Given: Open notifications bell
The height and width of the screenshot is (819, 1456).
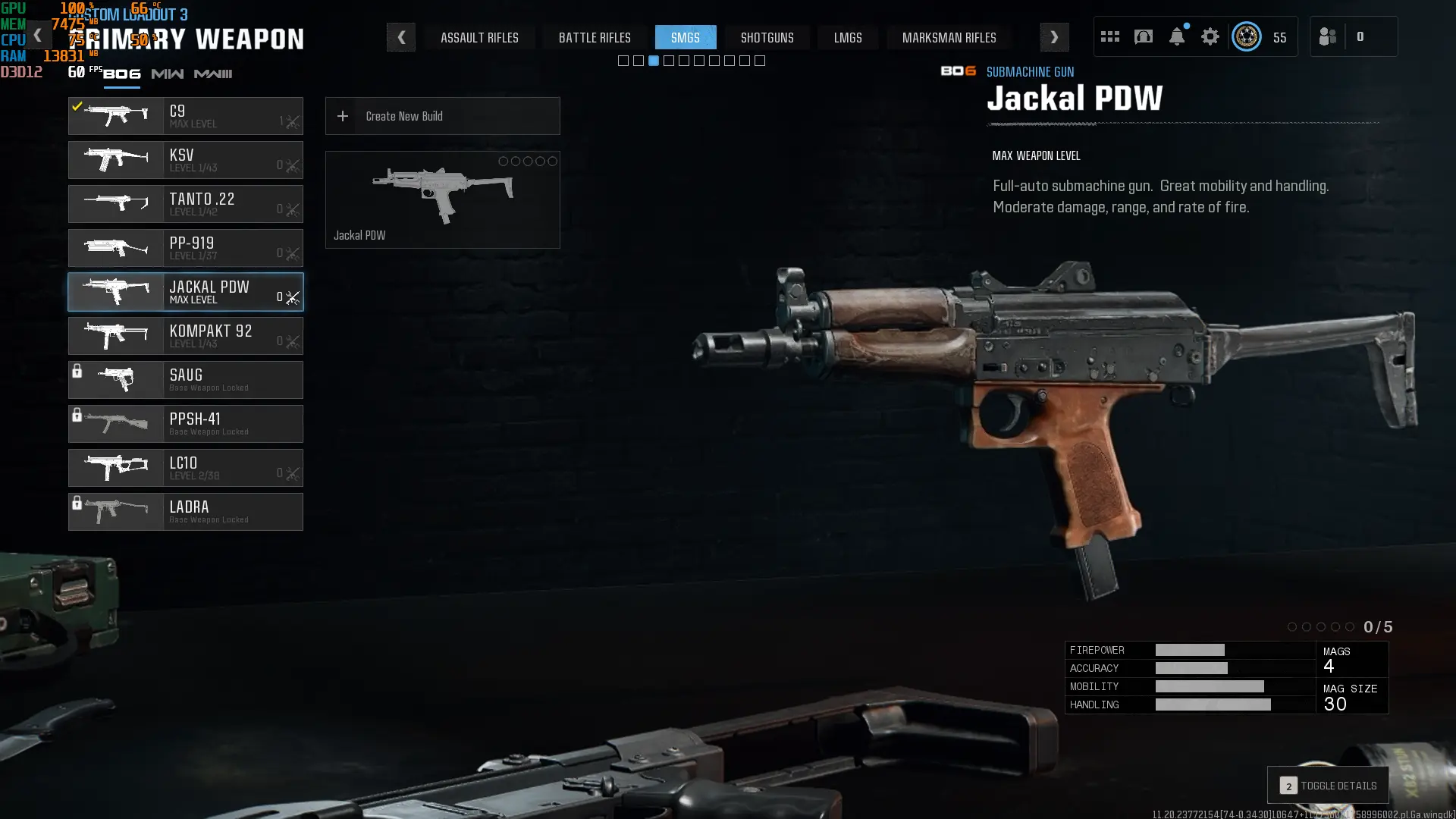Looking at the screenshot, I should coord(1177,36).
